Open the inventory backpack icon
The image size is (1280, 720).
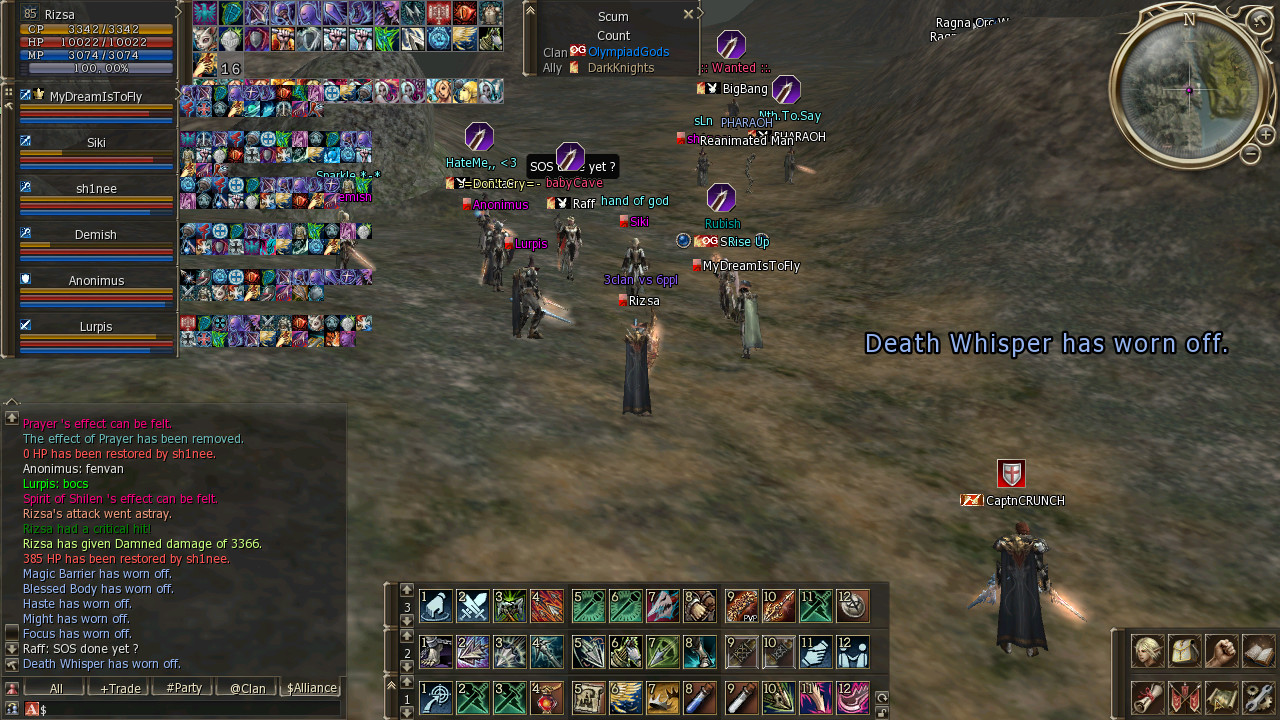click(x=1184, y=651)
